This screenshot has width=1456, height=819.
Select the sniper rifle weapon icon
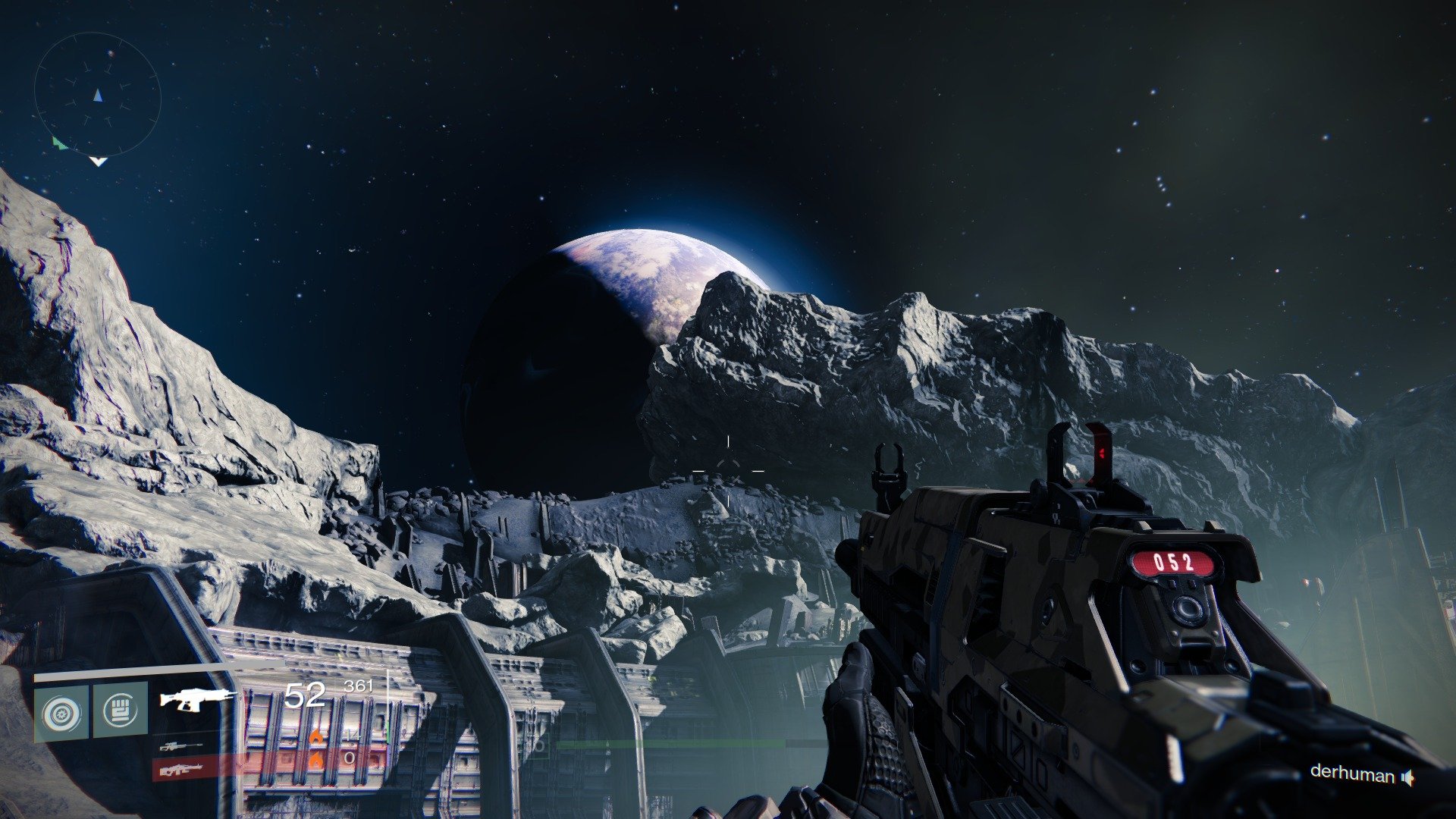(x=182, y=747)
